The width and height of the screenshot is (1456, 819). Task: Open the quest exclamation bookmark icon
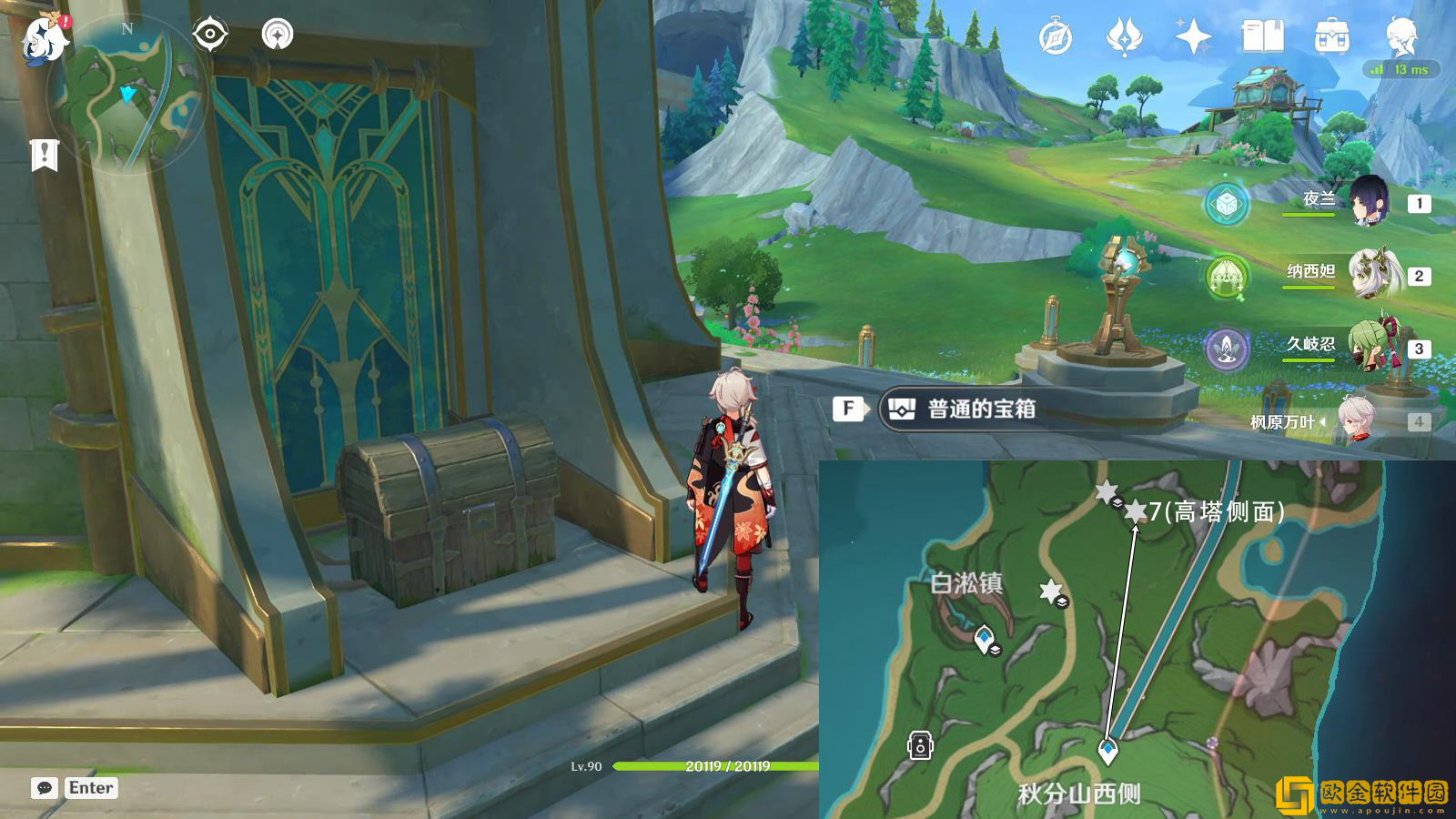pos(44,155)
